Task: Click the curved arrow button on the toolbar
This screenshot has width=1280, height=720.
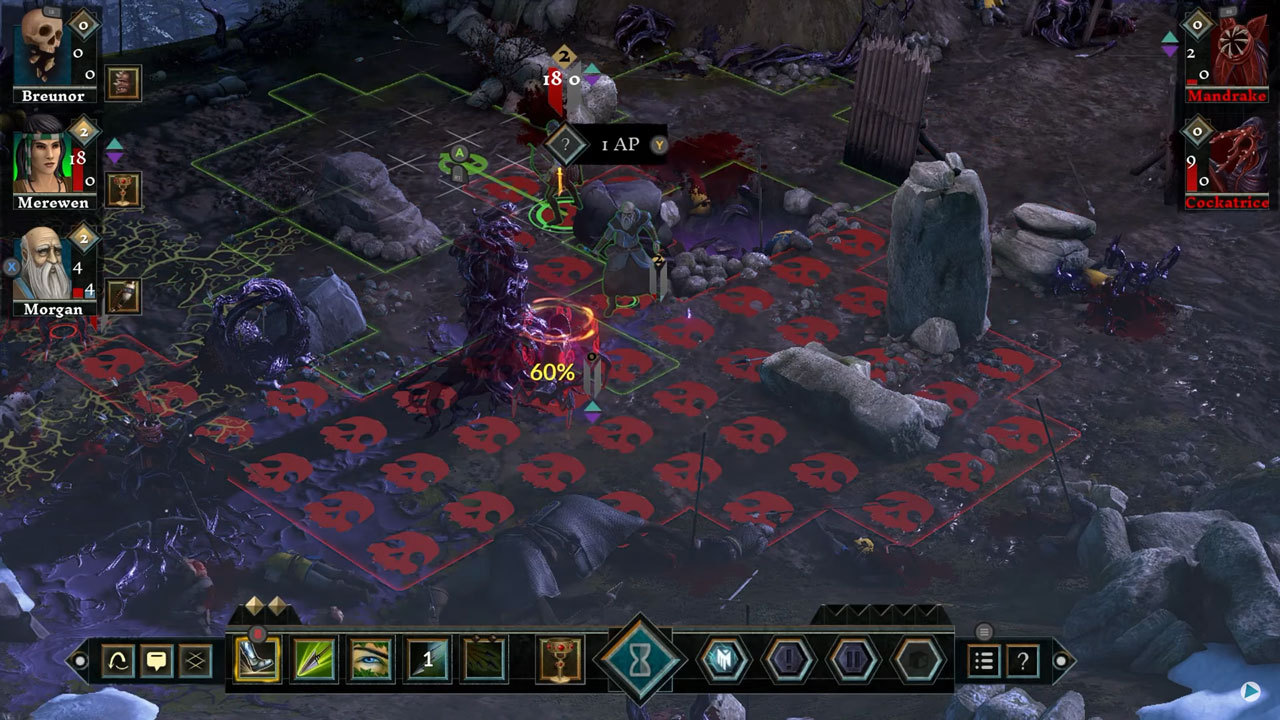Action: (118, 661)
